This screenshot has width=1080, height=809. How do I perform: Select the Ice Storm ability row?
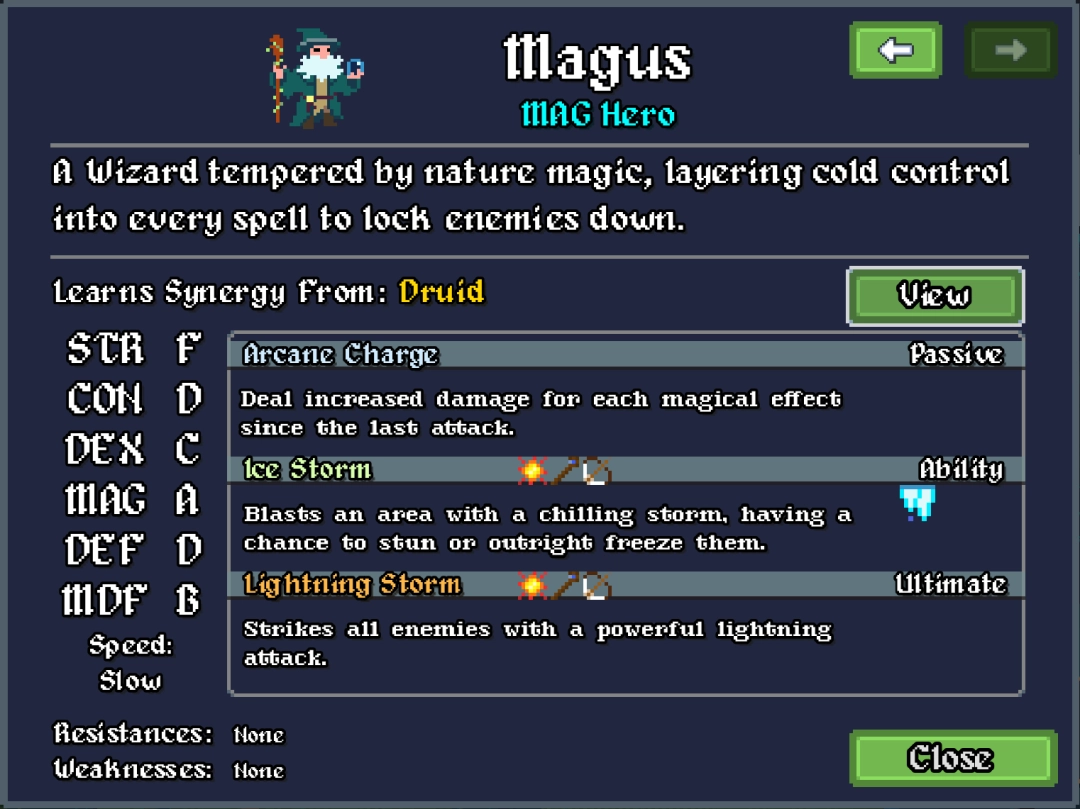[x=624, y=470]
